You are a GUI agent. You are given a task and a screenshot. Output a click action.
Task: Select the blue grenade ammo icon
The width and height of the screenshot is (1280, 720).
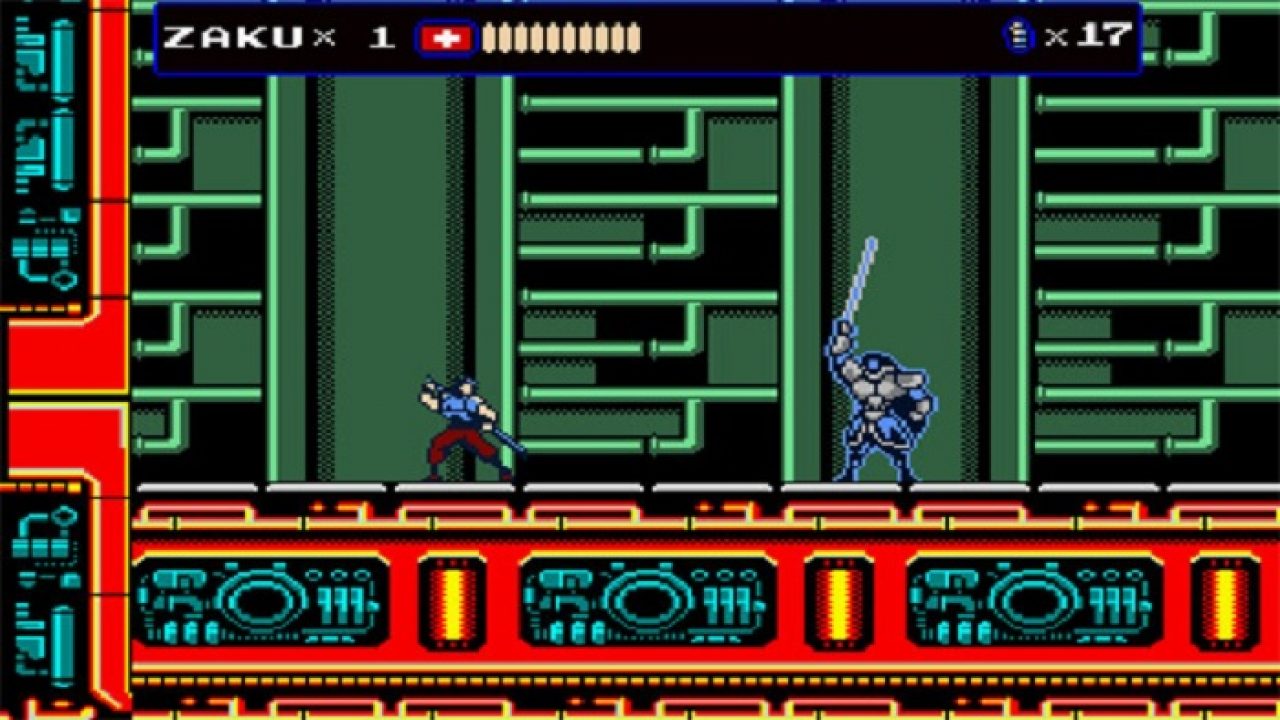pyautogui.click(x=1018, y=37)
